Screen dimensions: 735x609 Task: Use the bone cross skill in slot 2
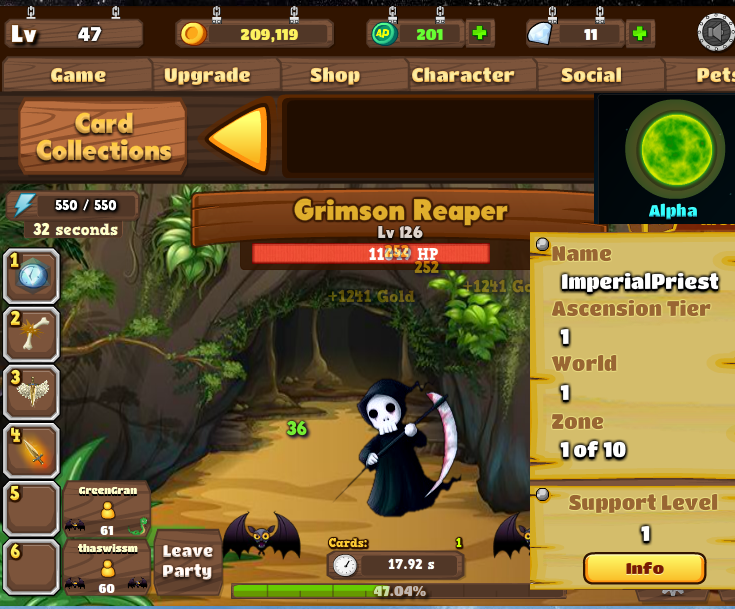click(x=32, y=334)
